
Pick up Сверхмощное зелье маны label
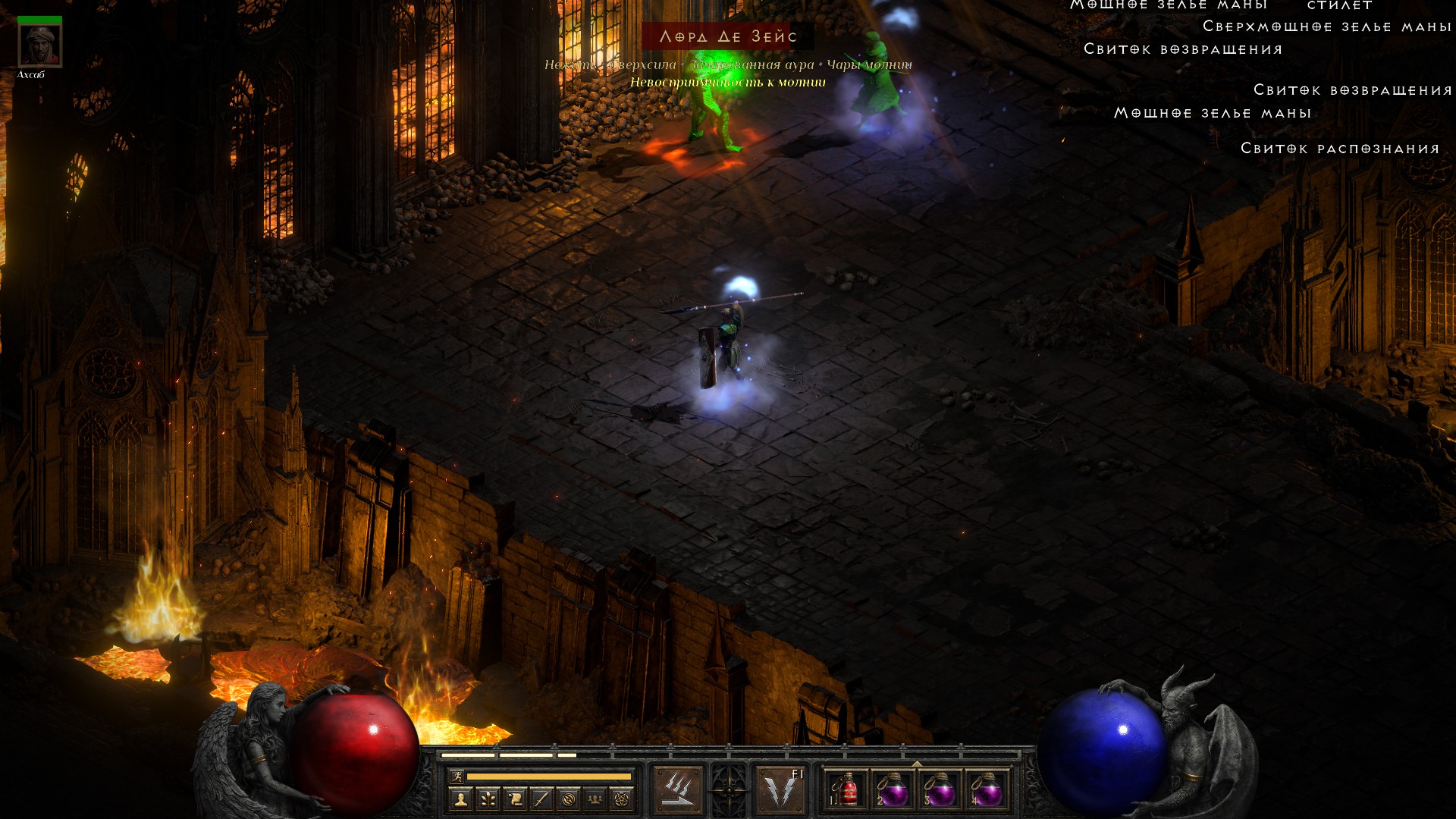coord(1327,27)
